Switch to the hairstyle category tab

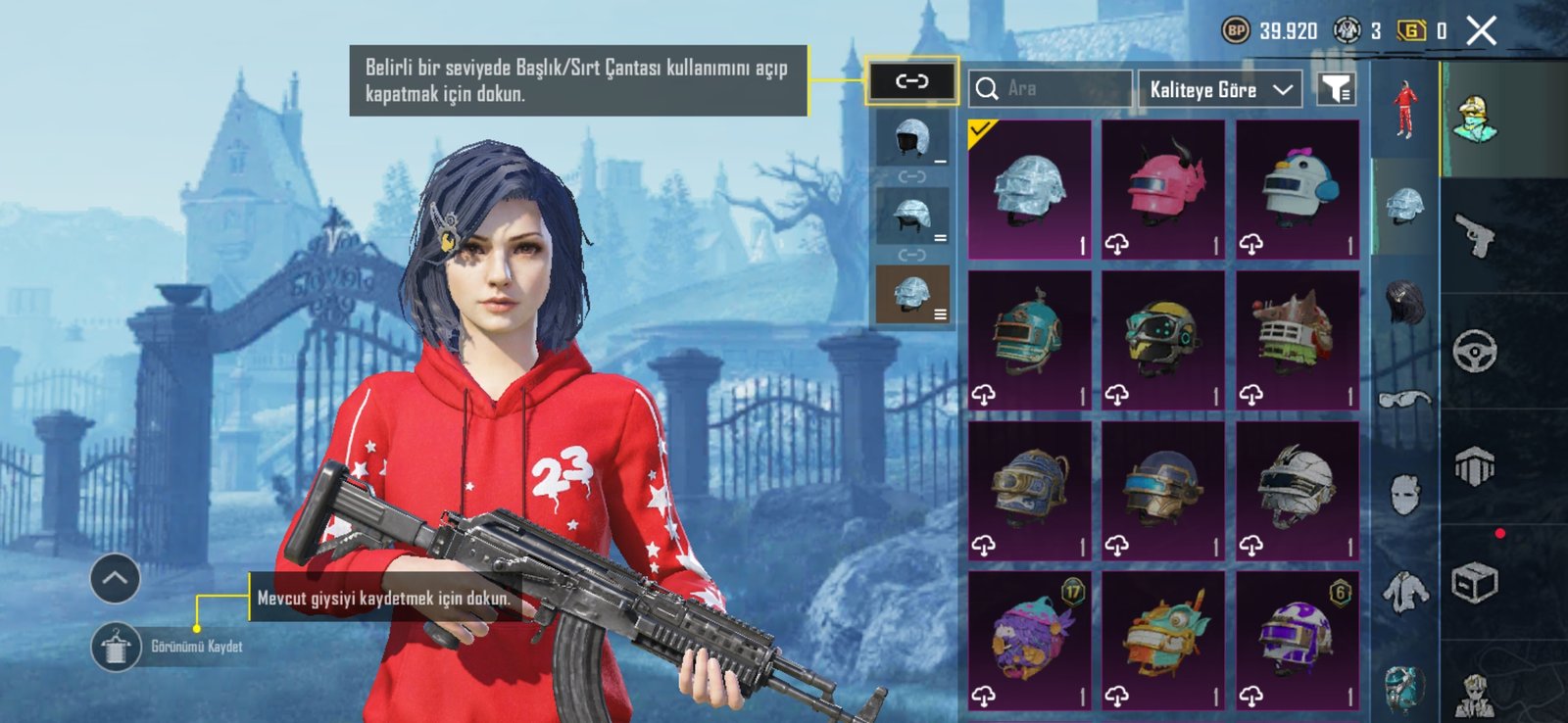(1405, 299)
